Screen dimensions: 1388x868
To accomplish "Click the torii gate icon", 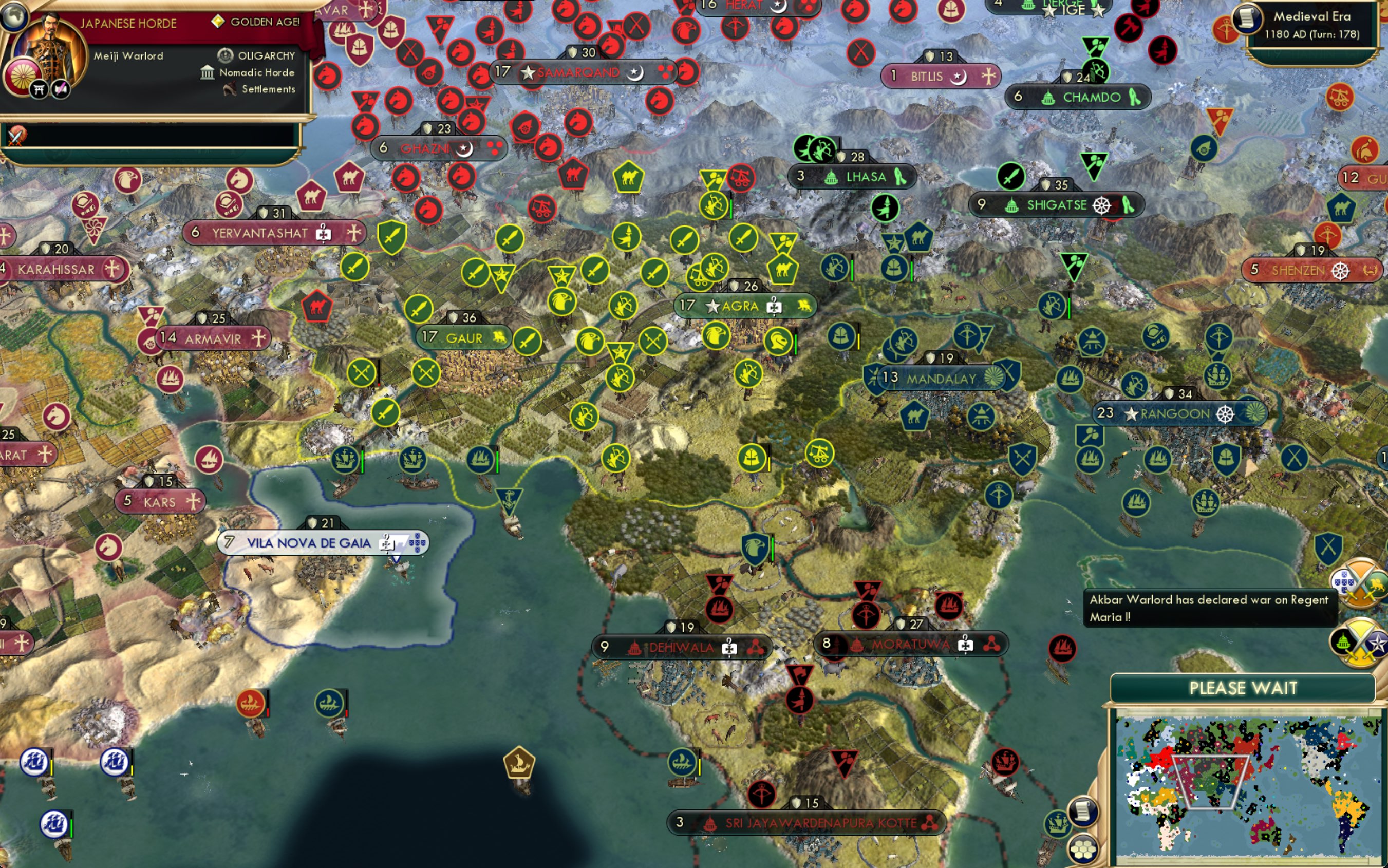I will click(x=39, y=89).
